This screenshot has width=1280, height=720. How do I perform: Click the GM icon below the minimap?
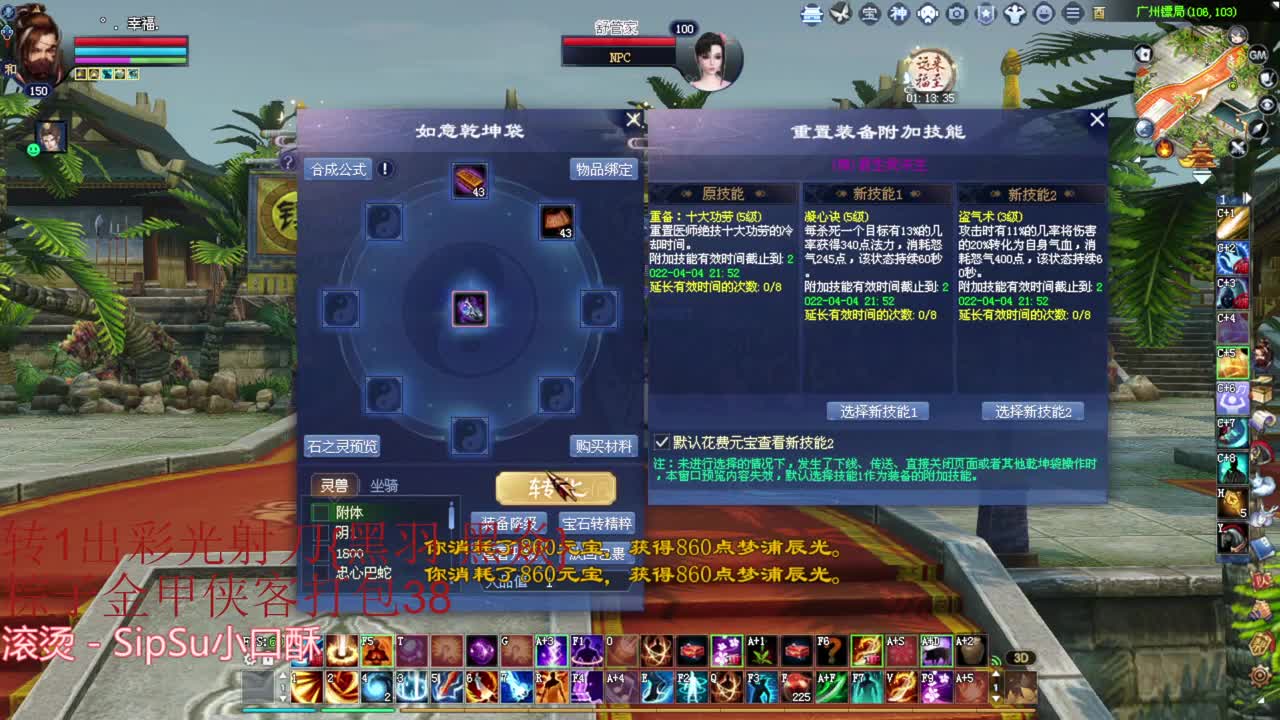click(1257, 55)
